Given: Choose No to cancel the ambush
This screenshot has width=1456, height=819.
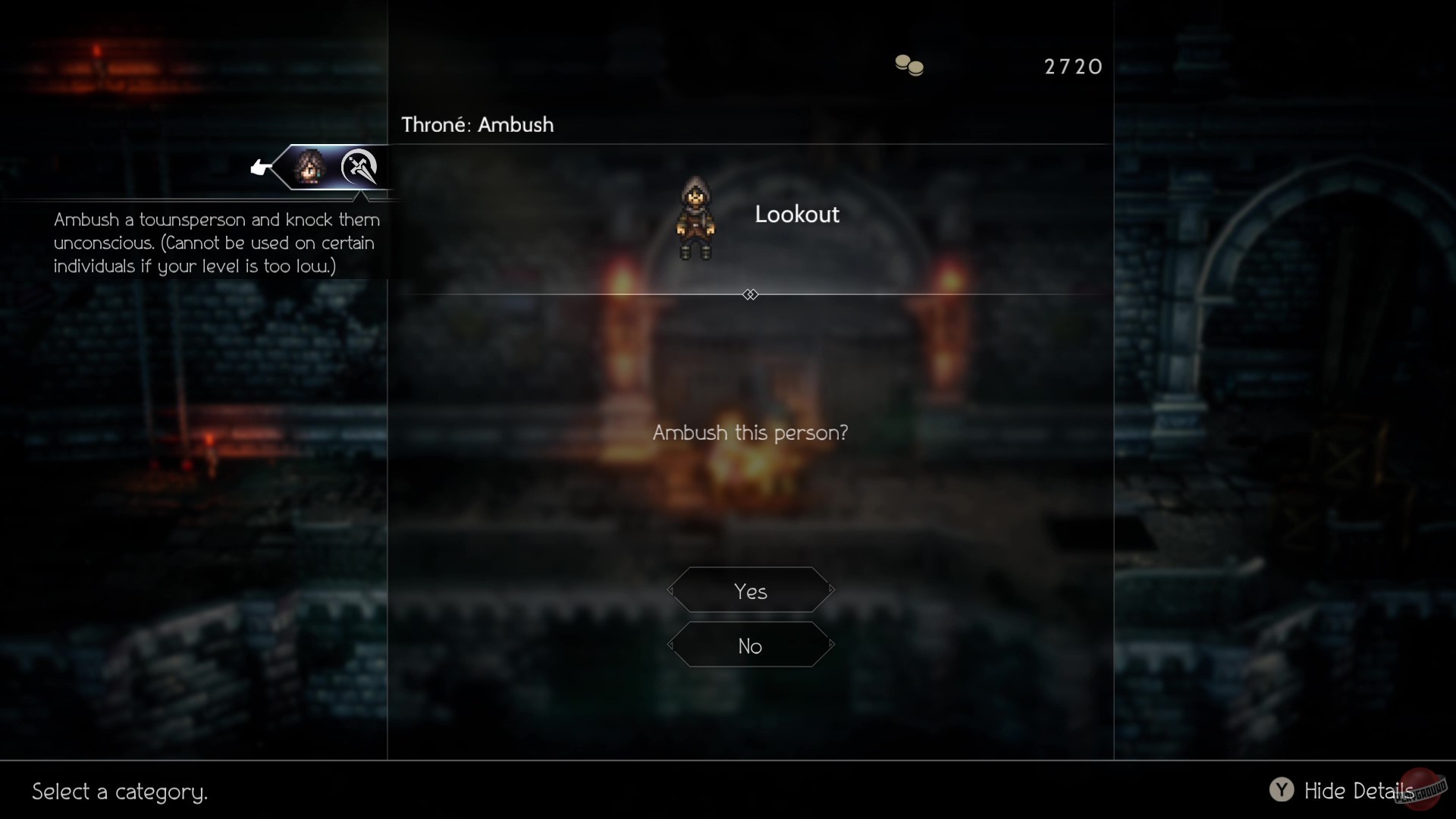Looking at the screenshot, I should pos(749,646).
